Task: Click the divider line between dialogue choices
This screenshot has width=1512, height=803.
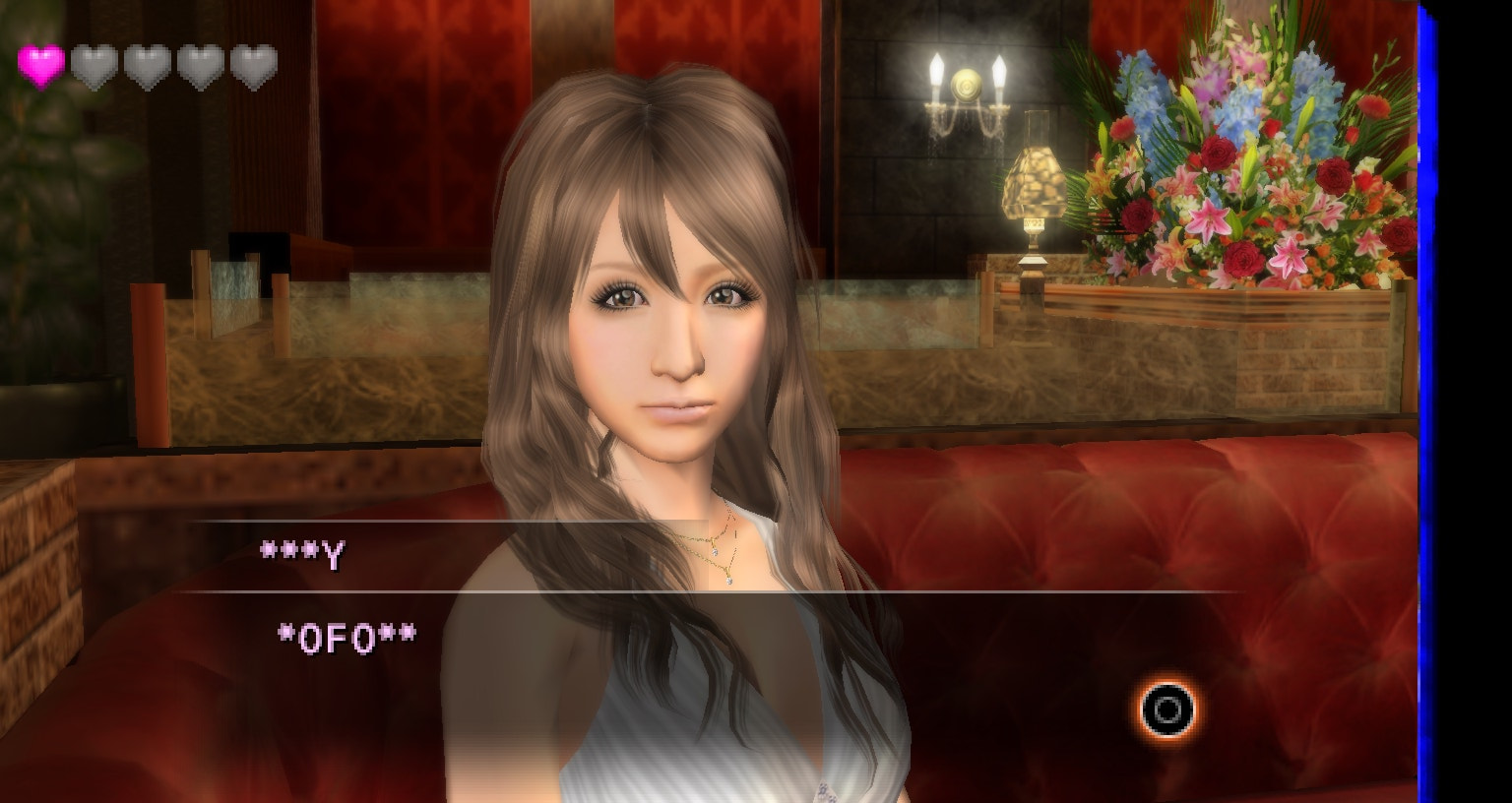Action: click(x=689, y=594)
